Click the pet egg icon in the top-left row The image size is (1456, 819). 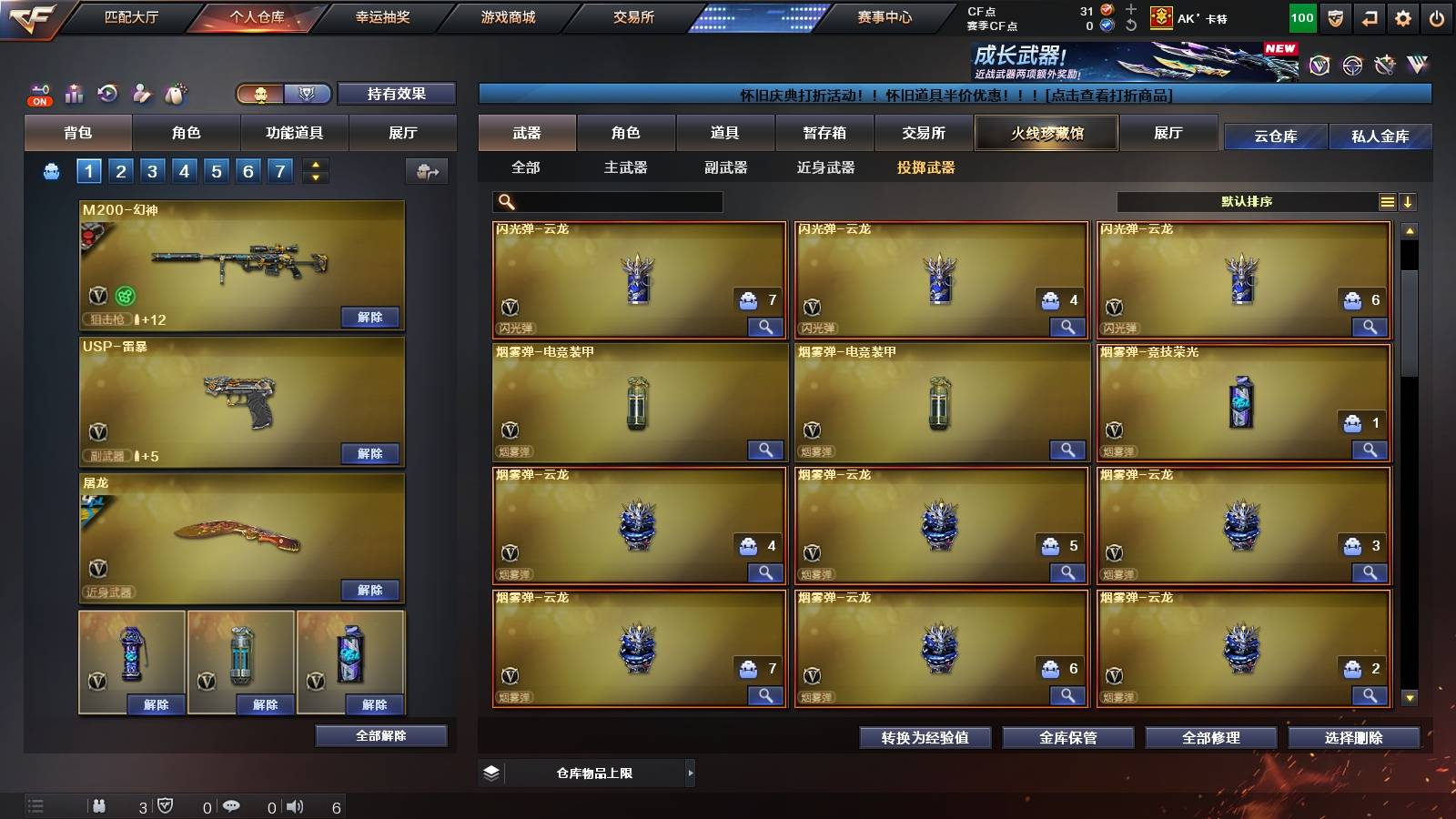click(x=177, y=92)
